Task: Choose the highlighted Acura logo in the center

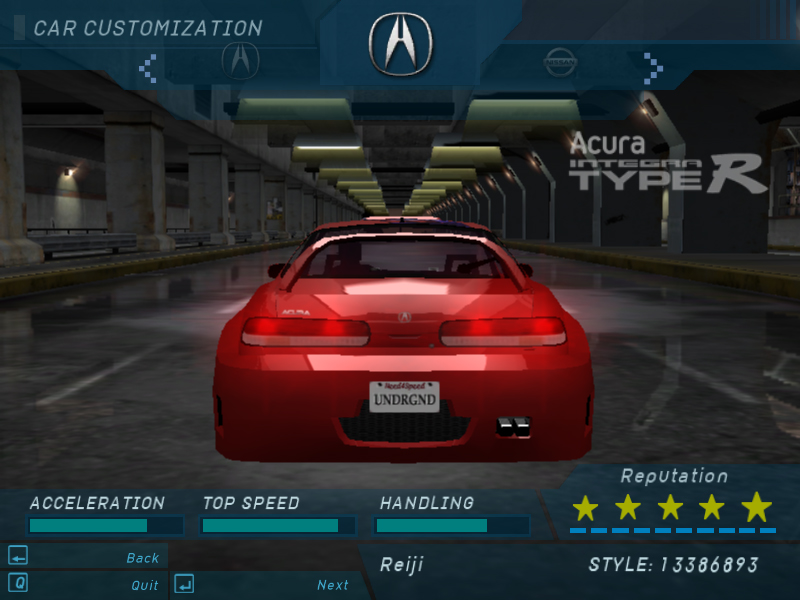Action: pos(400,44)
